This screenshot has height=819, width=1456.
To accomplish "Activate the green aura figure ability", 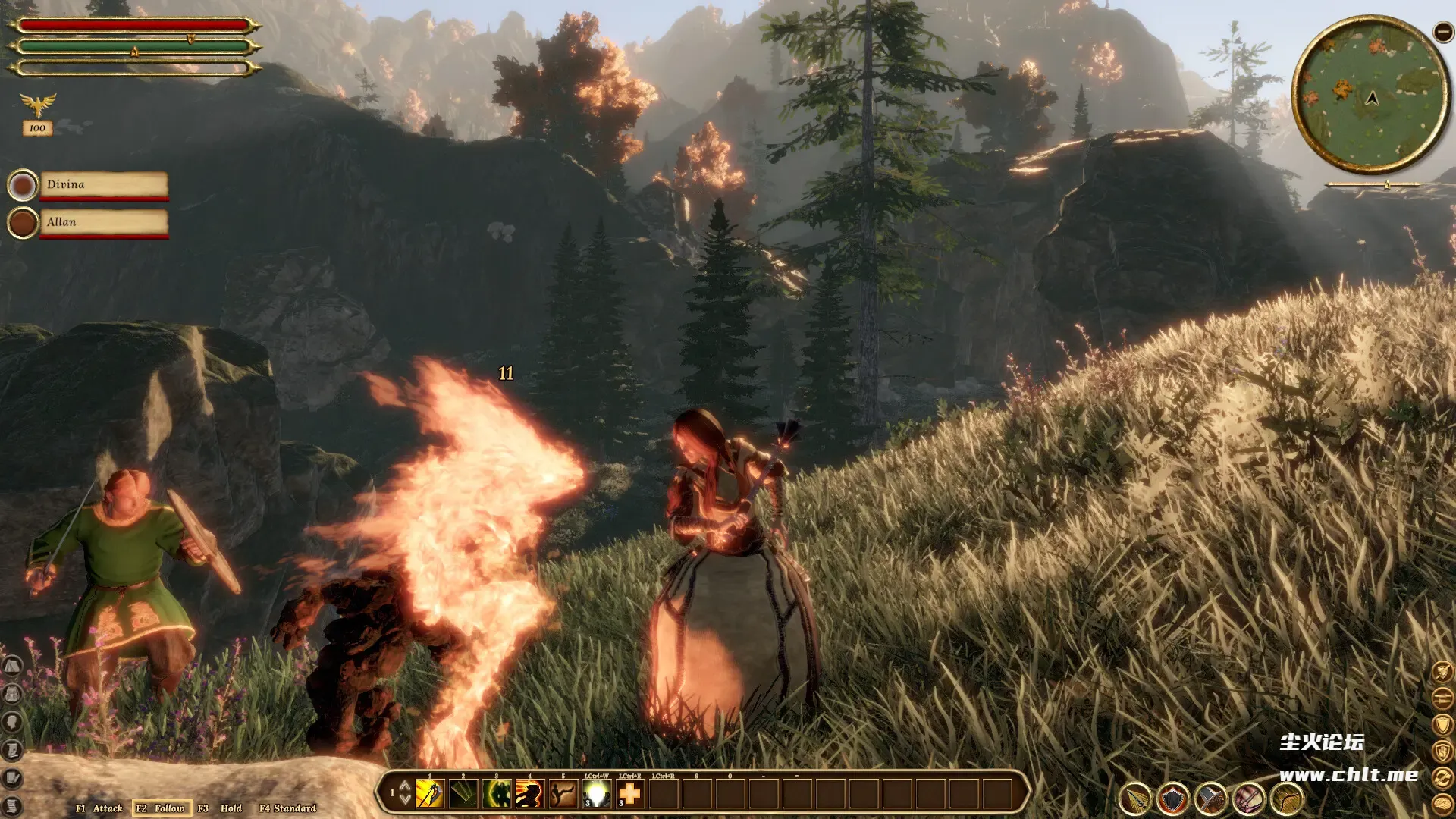I will 497,794.
